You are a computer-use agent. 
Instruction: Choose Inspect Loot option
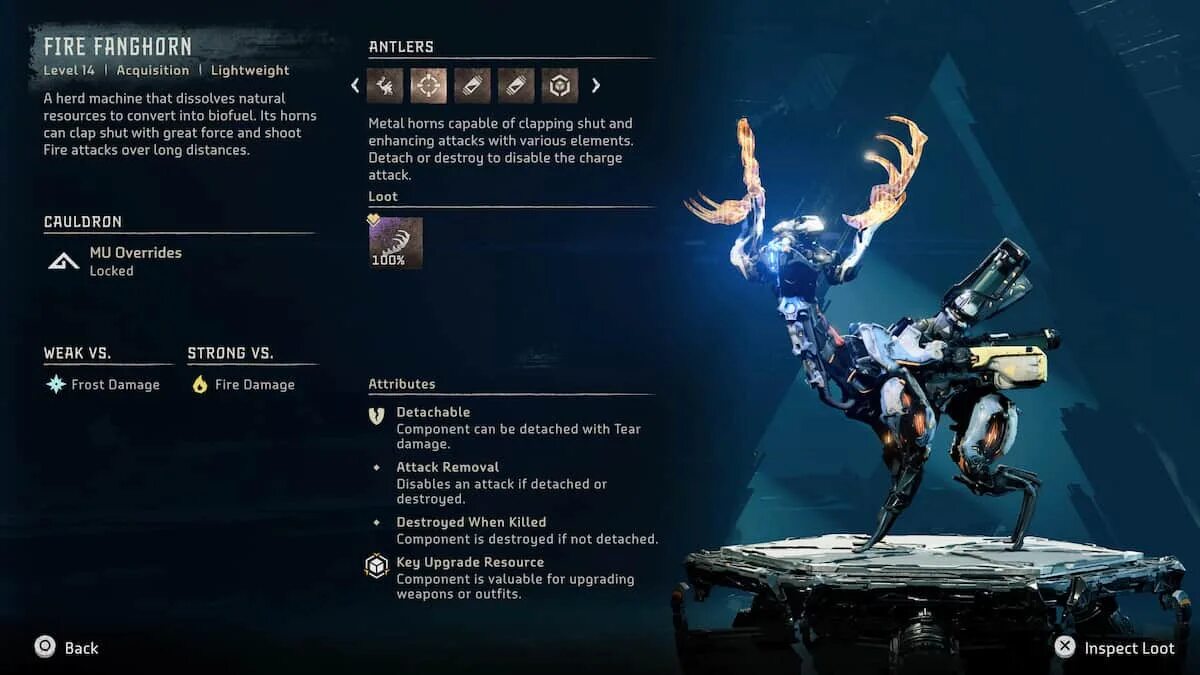pyautogui.click(x=1116, y=648)
